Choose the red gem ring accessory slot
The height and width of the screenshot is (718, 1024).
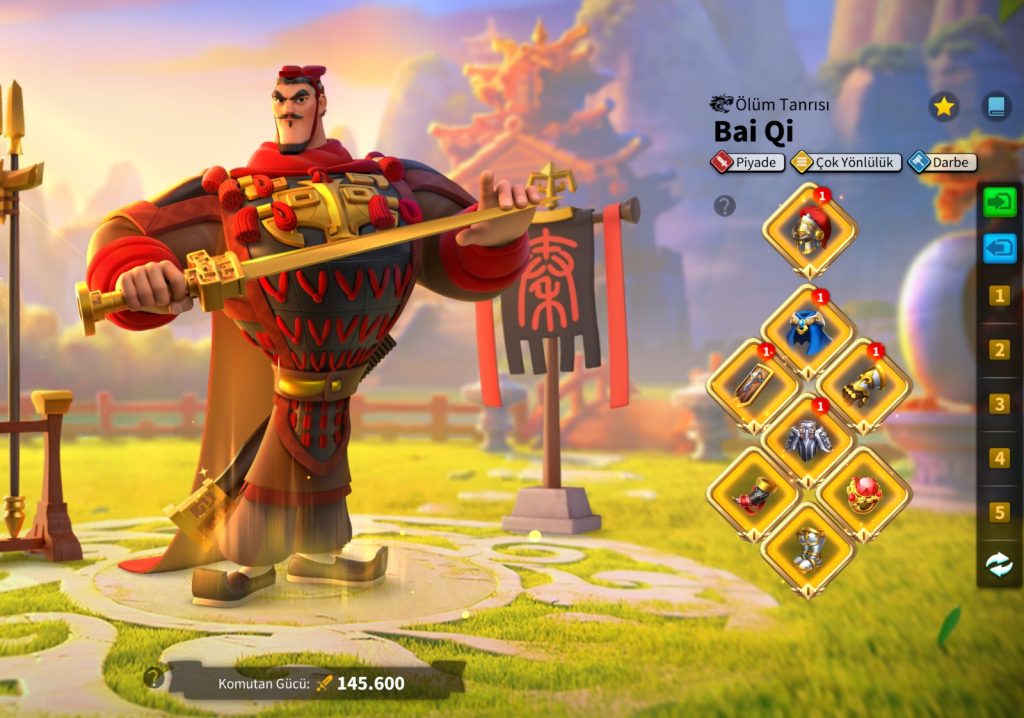tap(864, 494)
